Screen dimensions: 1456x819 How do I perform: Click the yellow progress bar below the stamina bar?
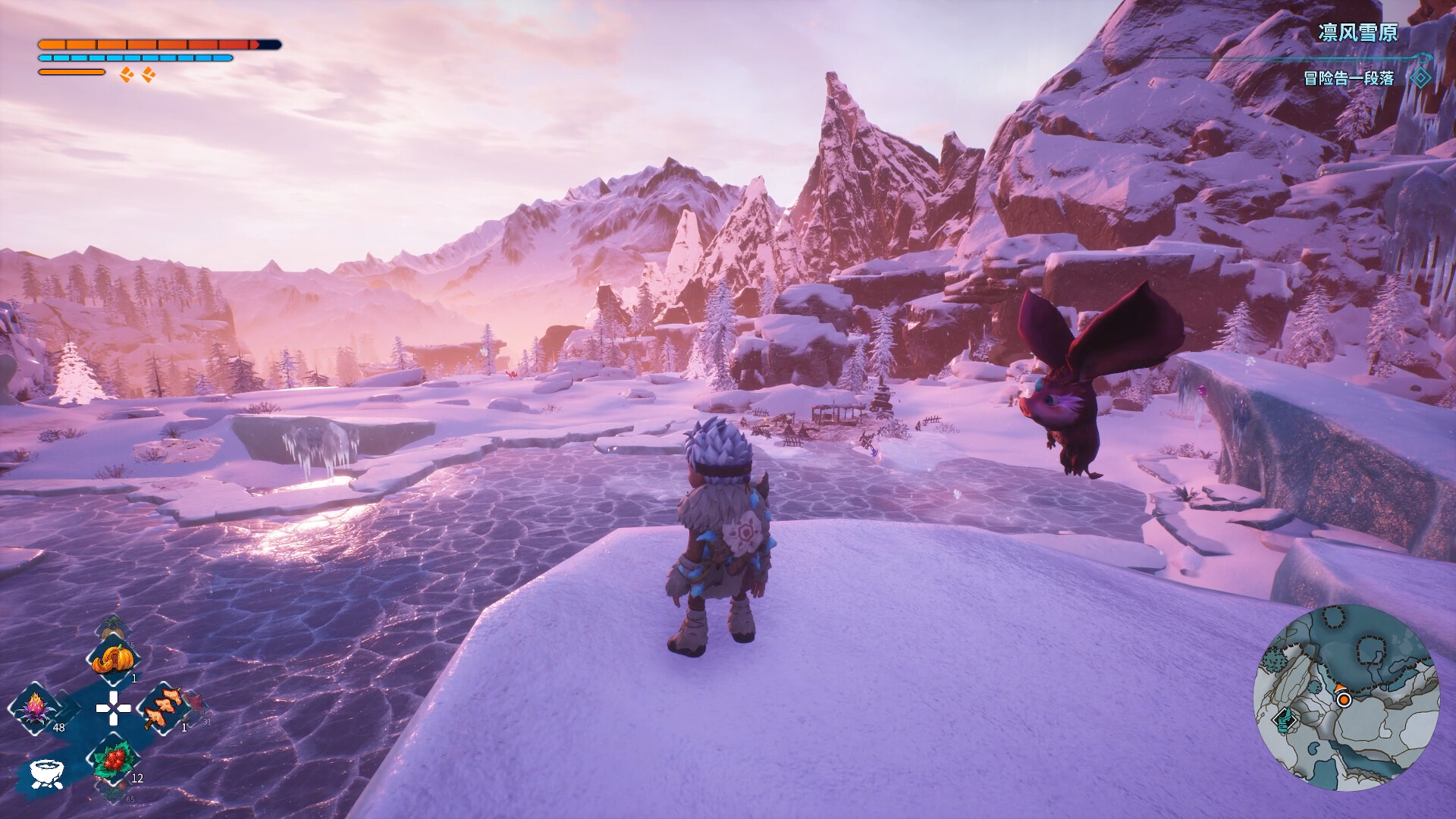pyautogui.click(x=72, y=72)
